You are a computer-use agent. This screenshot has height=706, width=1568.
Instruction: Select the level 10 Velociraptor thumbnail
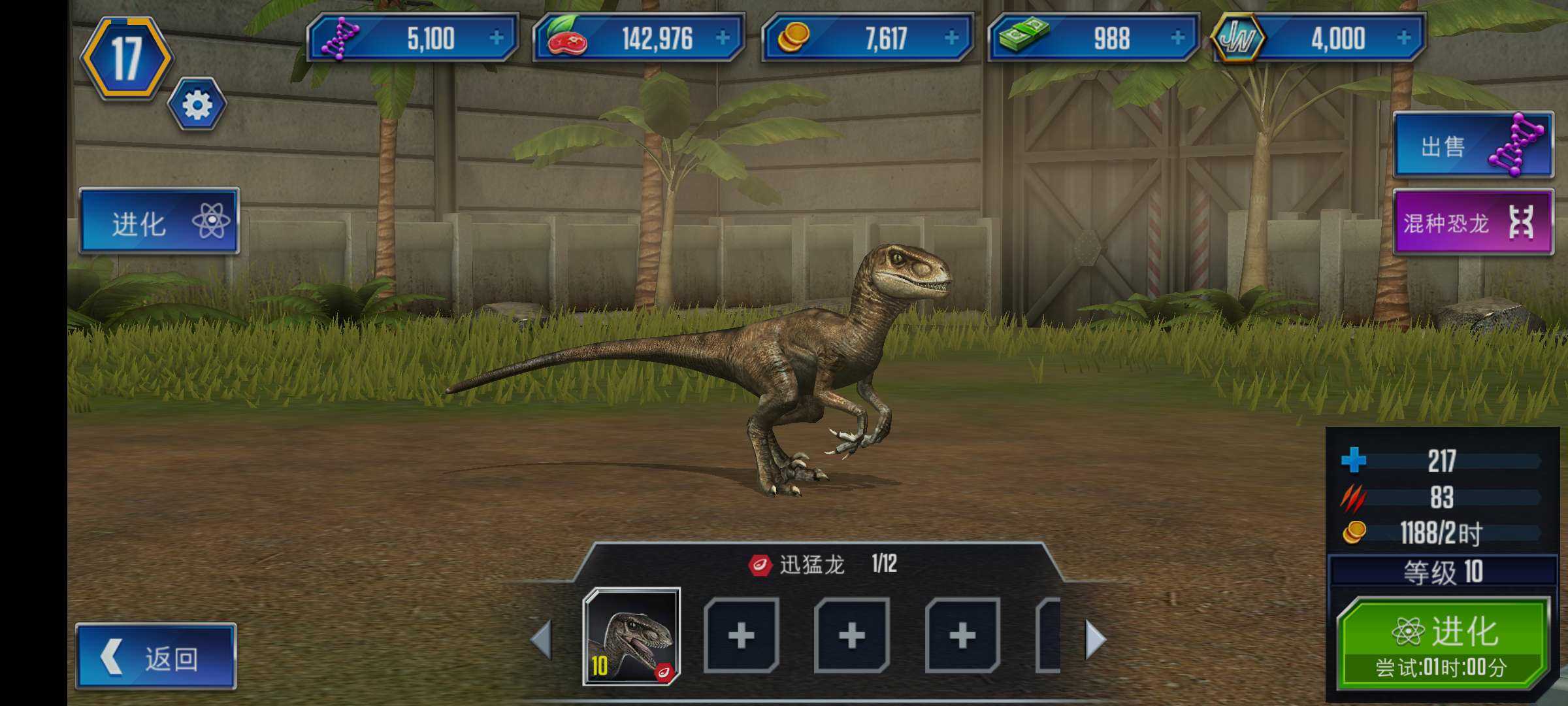pos(631,636)
